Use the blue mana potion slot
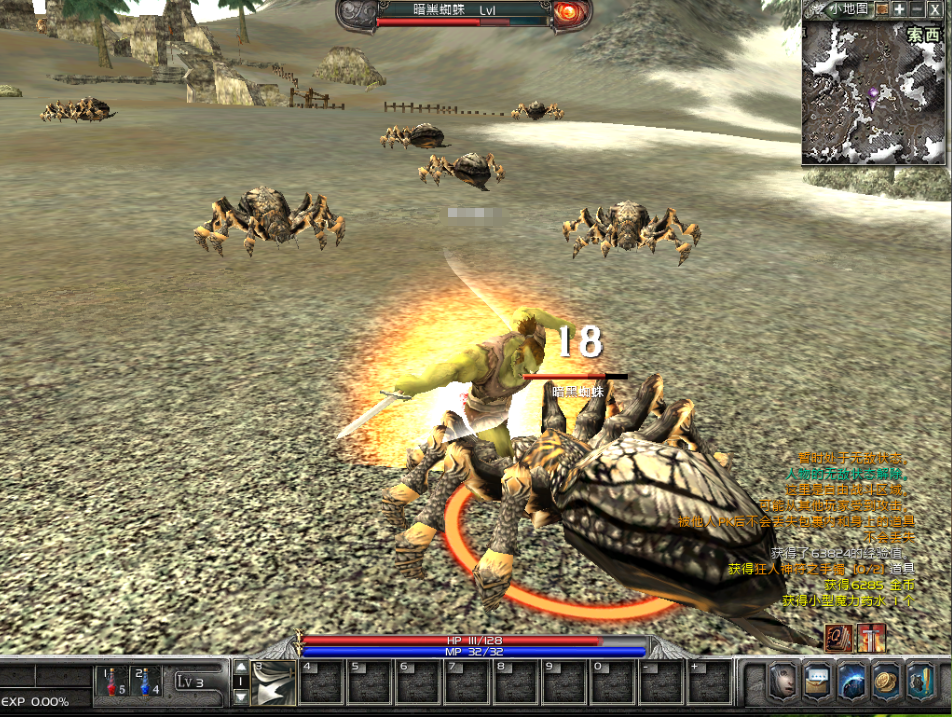This screenshot has width=952, height=717. 147,682
